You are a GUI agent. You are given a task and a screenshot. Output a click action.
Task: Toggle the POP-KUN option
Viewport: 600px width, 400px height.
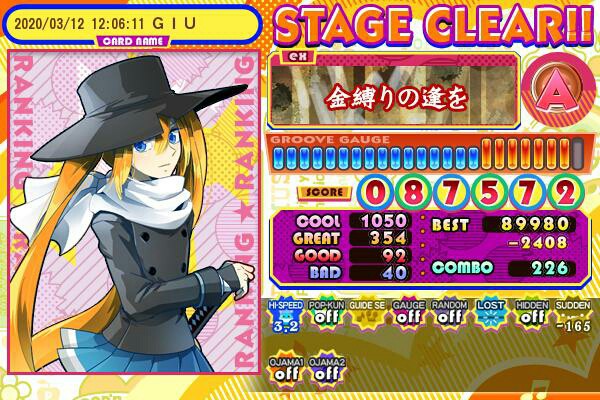pos(325,319)
